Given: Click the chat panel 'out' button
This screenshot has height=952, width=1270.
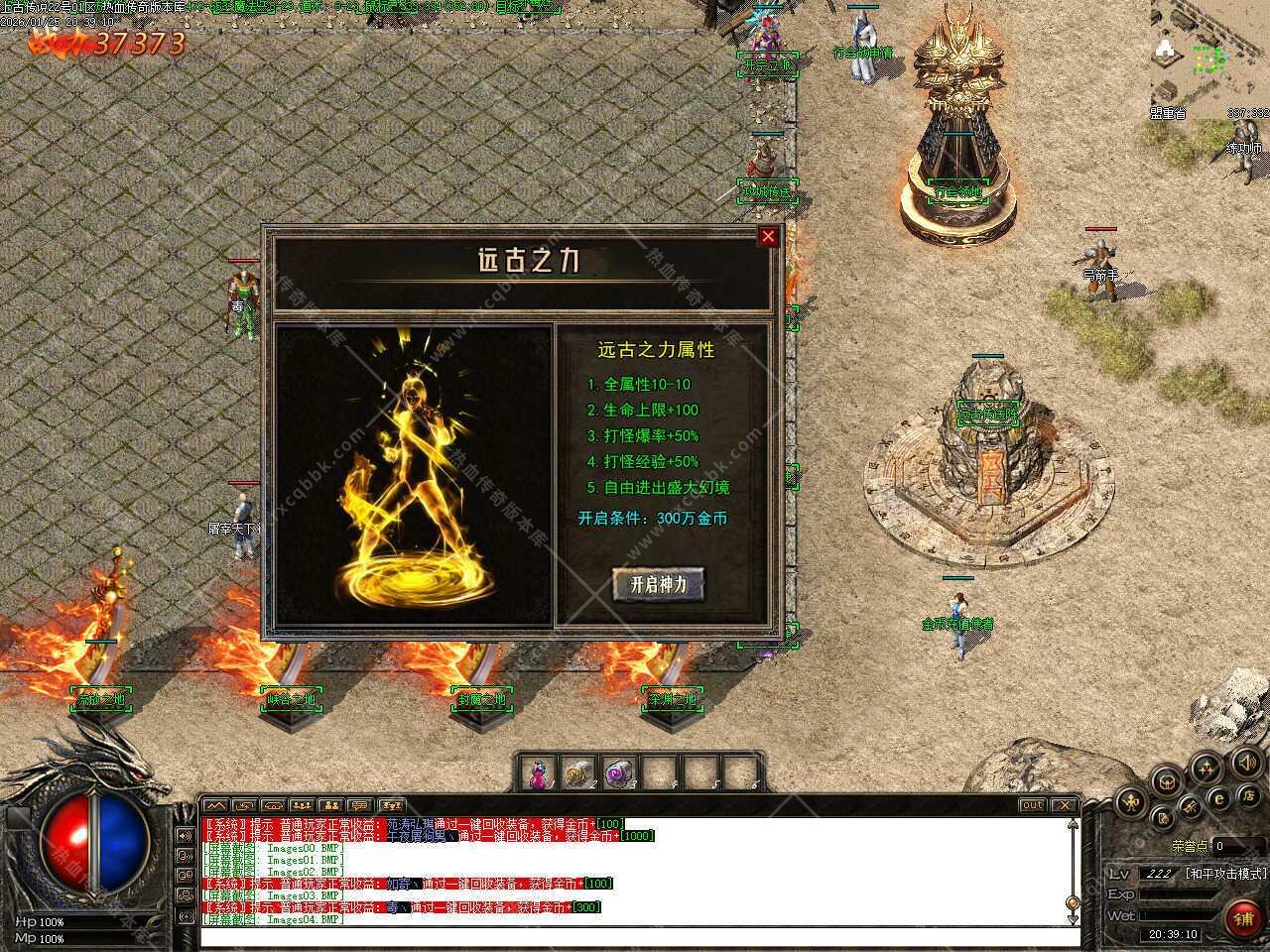Looking at the screenshot, I should tap(1033, 805).
